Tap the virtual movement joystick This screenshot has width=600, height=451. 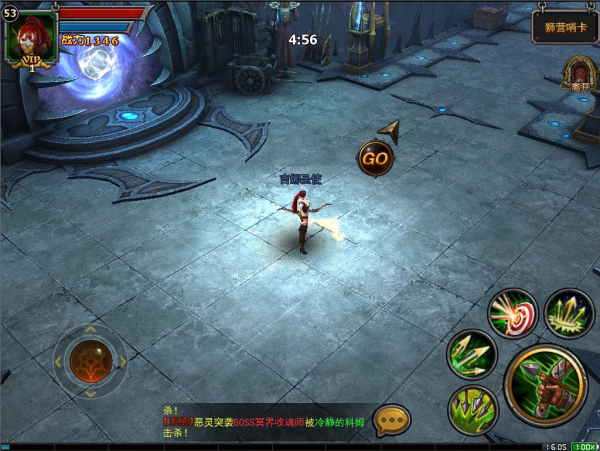tap(89, 361)
